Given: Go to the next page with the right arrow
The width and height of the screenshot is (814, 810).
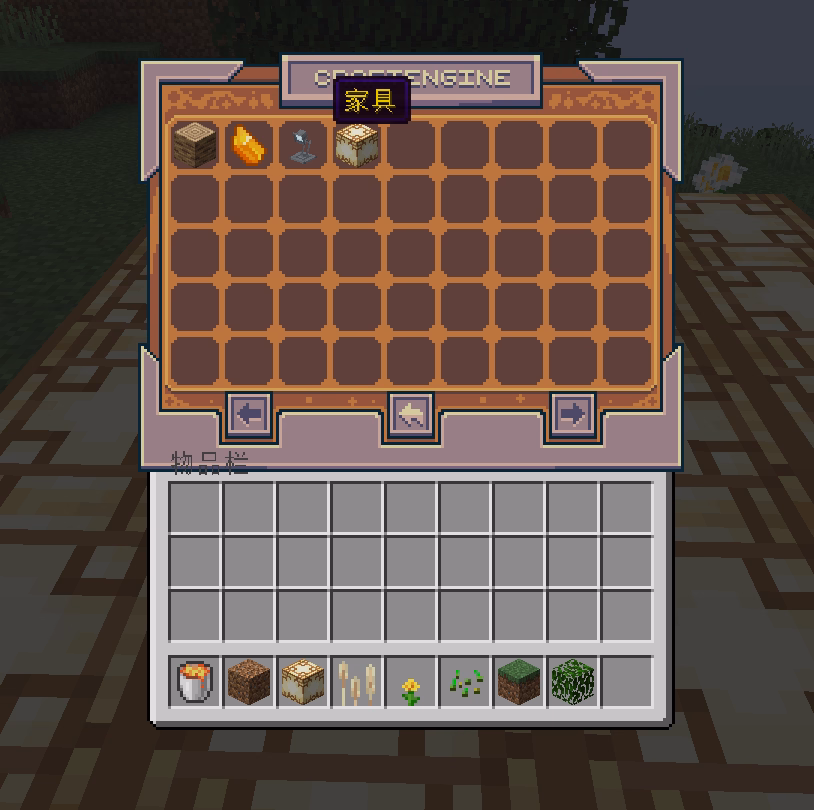Looking at the screenshot, I should coord(572,413).
